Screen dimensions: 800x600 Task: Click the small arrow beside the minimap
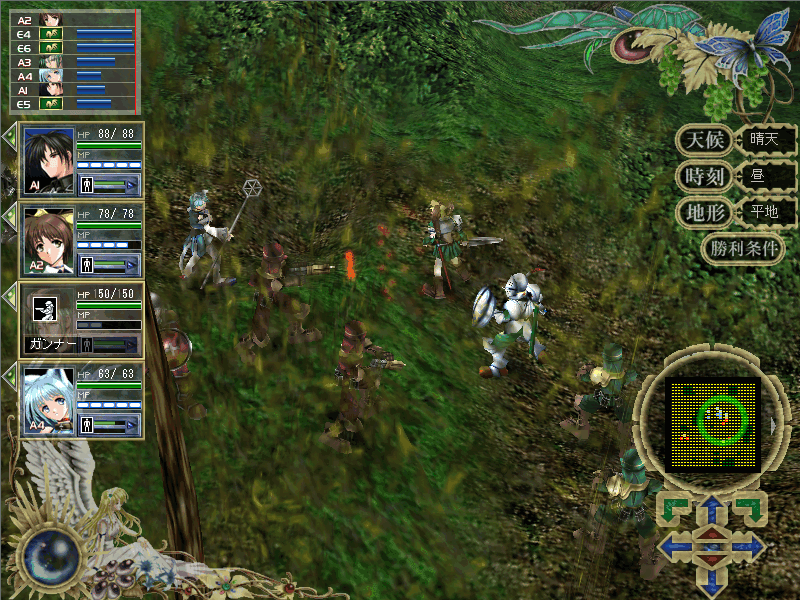[x=773, y=426]
